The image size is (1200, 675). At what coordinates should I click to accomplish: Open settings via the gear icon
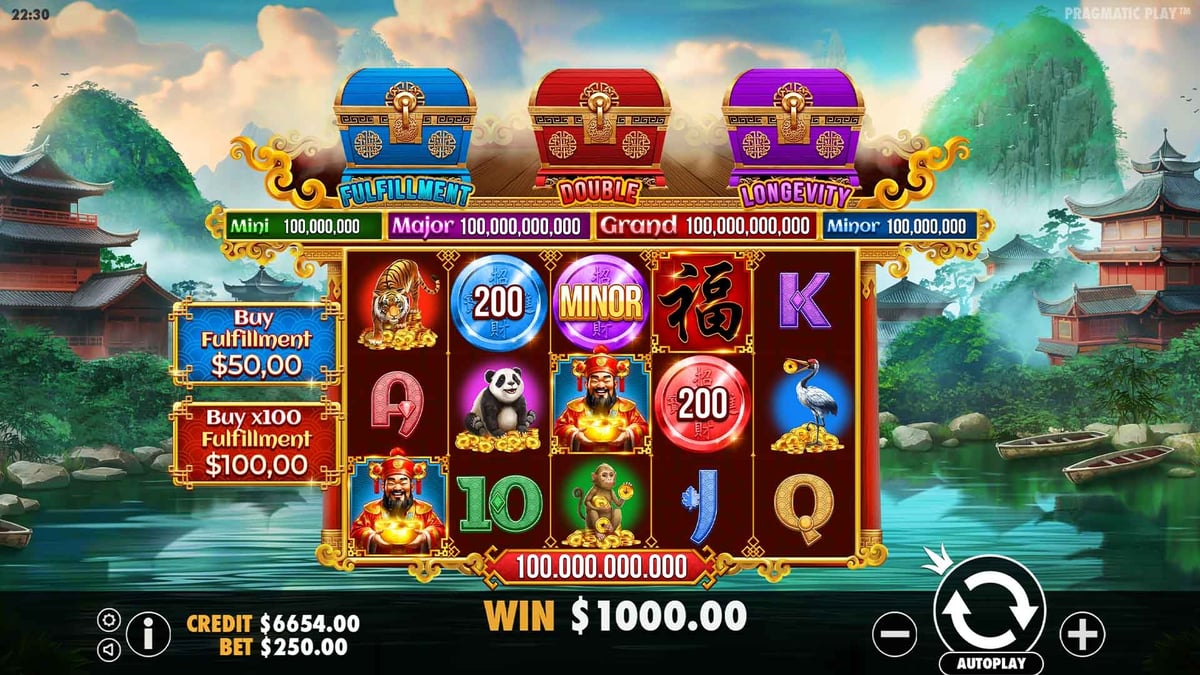(109, 620)
